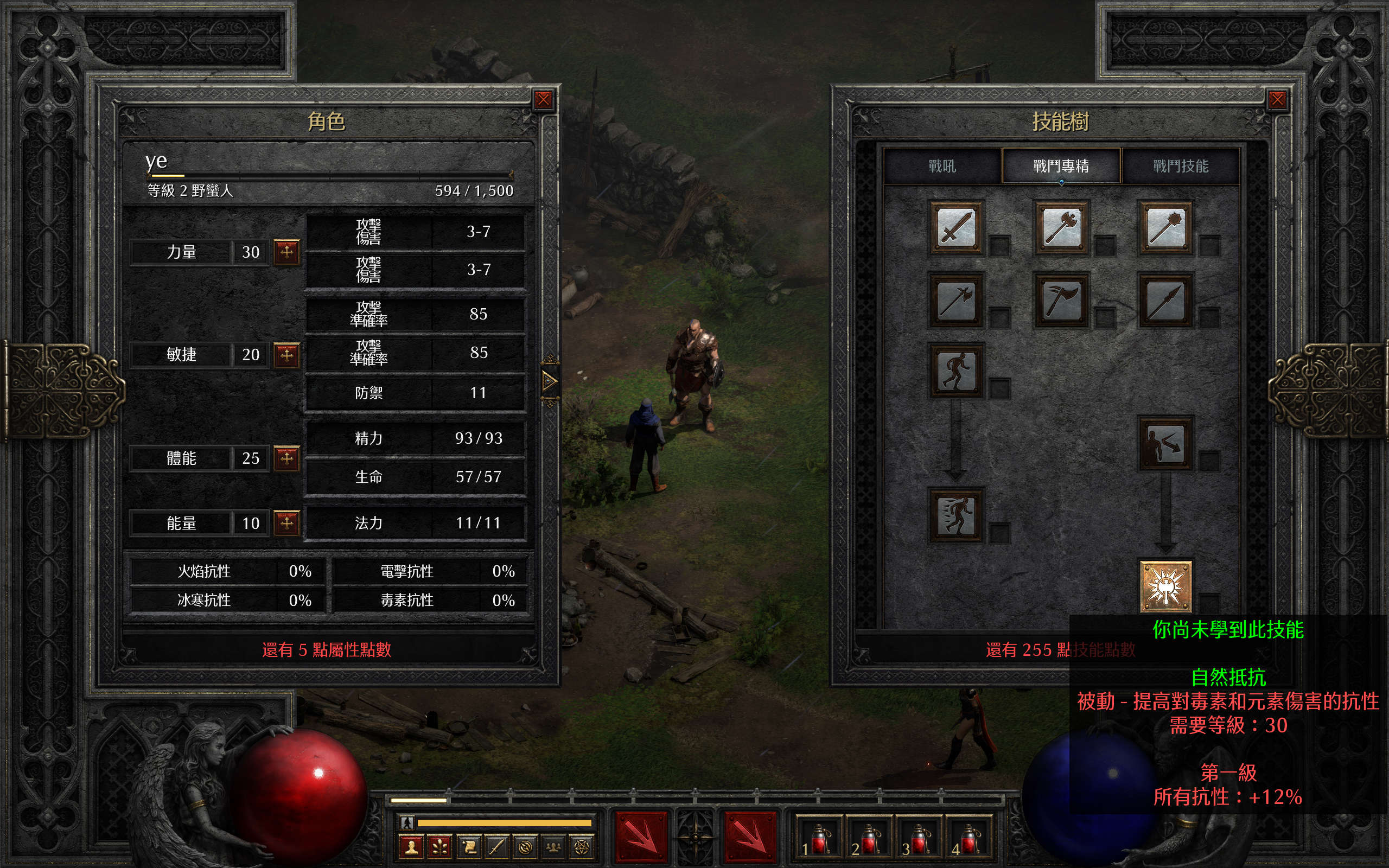Select the 戰鬥專精 skill tab
Viewport: 1389px width, 868px height.
point(1061,167)
